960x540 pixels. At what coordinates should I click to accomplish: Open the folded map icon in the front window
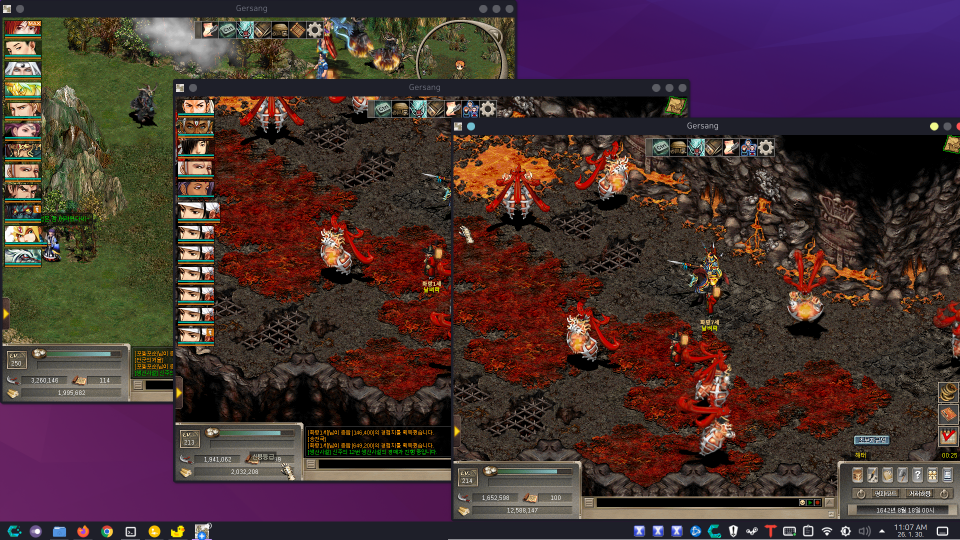coord(714,147)
